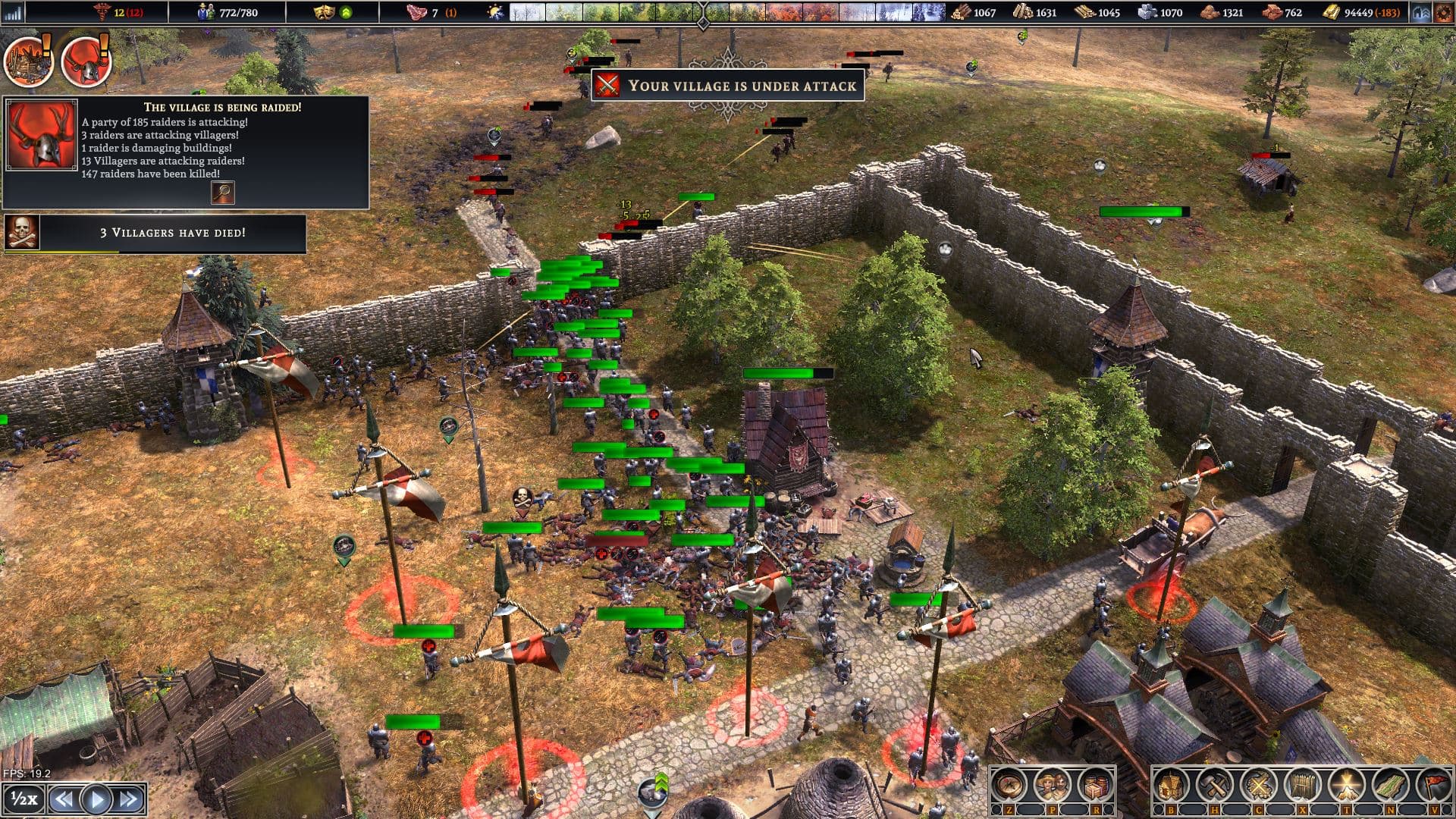Click the village overview button beside the gear
Viewport: 1456px width, 819px height.
[1421, 12]
